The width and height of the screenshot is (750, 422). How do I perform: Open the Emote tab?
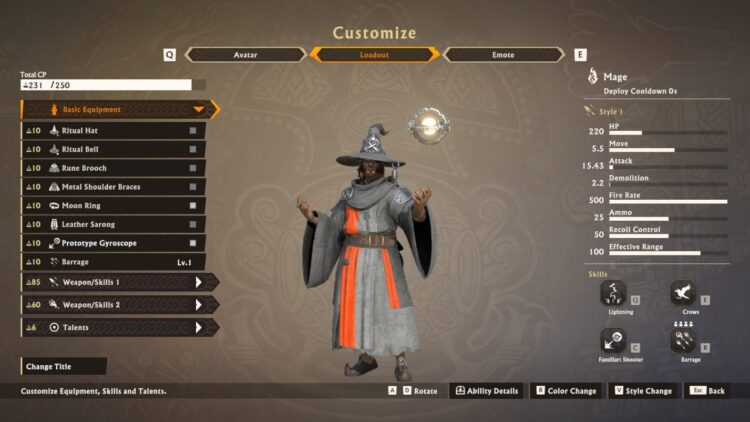[x=503, y=55]
